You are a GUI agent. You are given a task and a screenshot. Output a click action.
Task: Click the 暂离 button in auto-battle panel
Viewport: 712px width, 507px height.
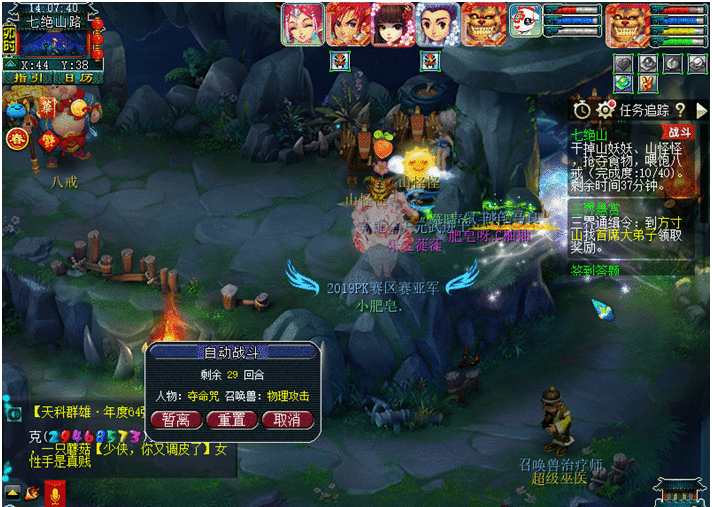click(x=176, y=419)
